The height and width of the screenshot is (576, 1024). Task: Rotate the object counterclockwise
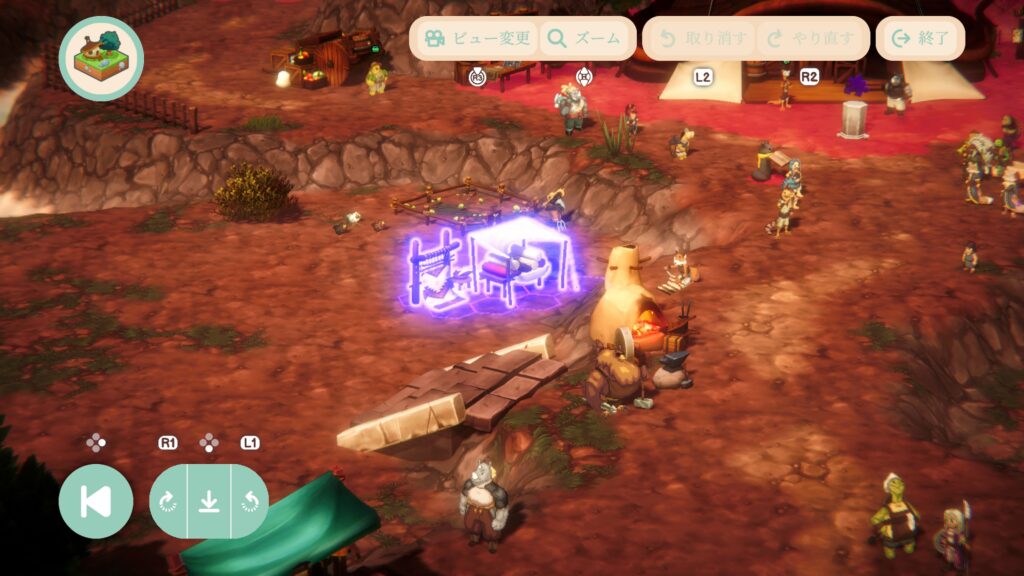(x=248, y=501)
